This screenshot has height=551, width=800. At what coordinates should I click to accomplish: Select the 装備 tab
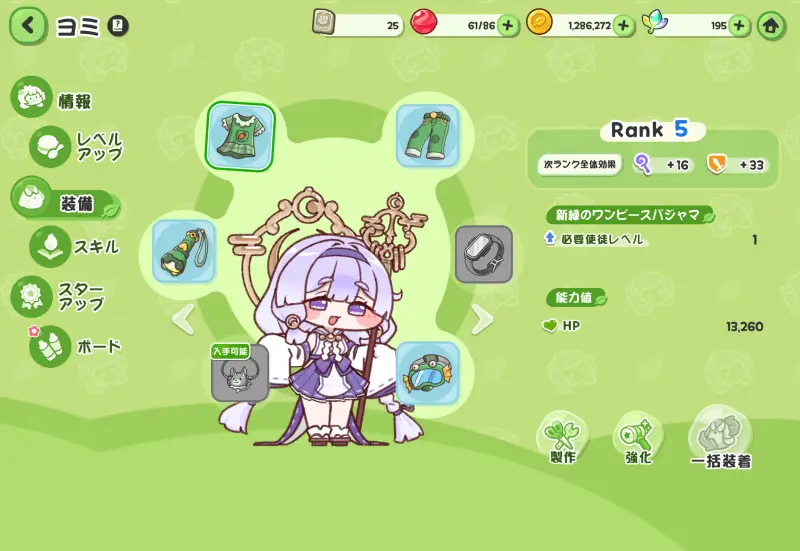coord(65,202)
